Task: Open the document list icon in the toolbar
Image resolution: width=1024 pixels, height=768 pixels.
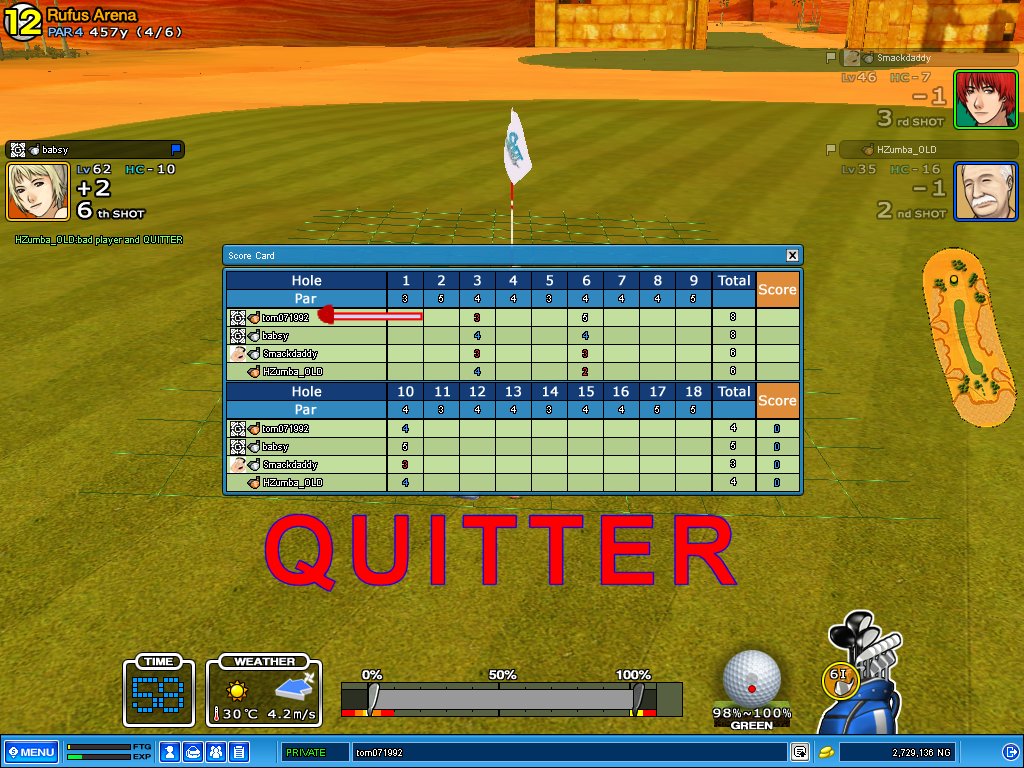Action: point(239,752)
